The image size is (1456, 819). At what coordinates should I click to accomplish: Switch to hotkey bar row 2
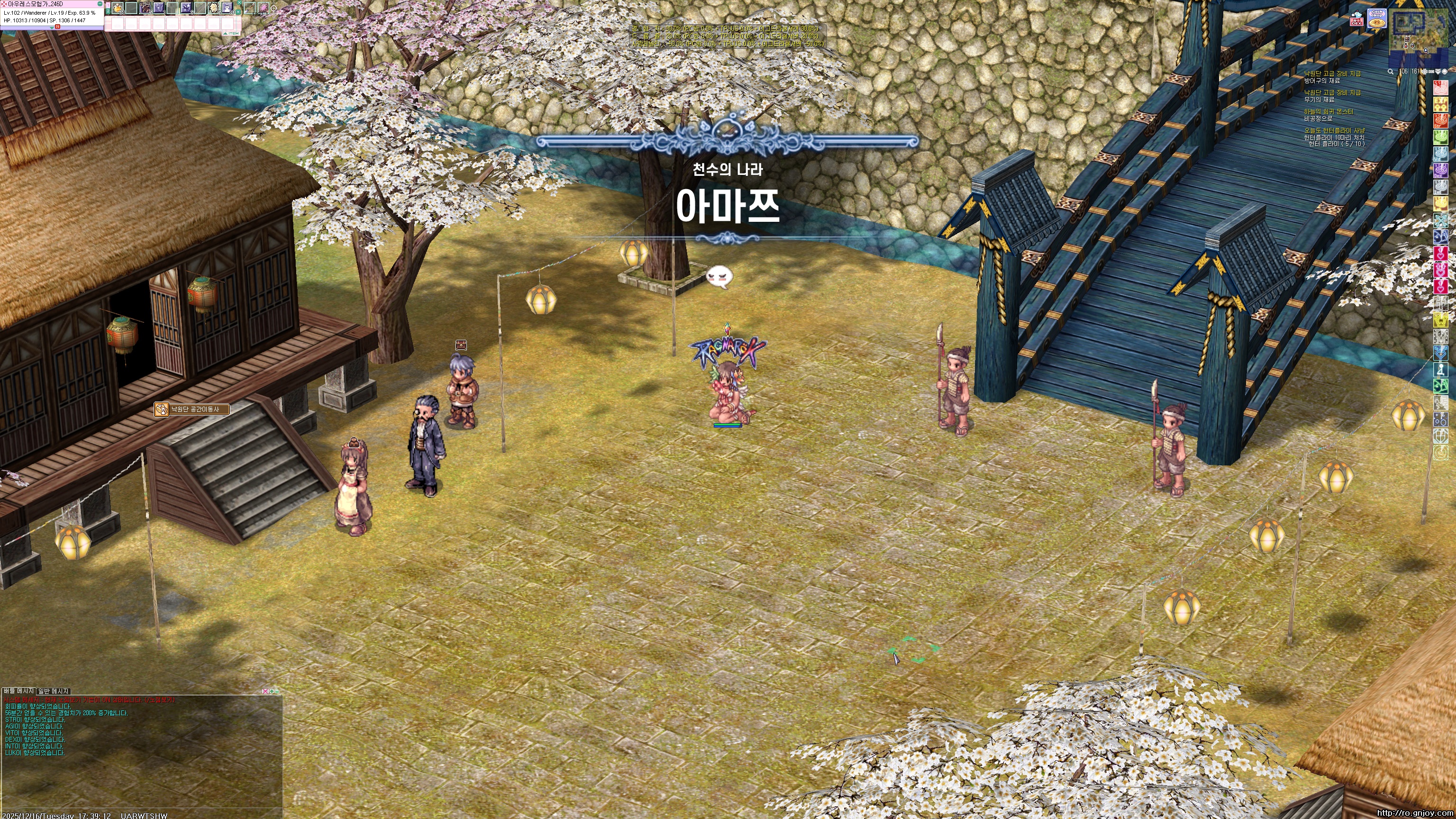coord(108,11)
